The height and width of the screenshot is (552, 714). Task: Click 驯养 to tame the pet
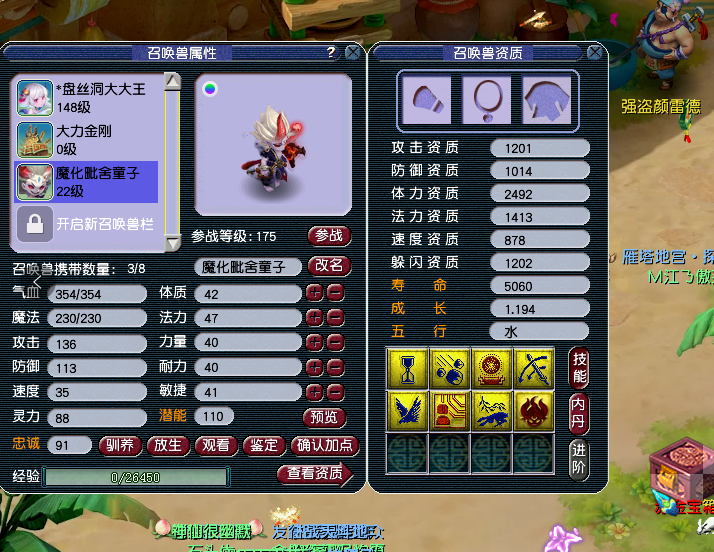122,445
